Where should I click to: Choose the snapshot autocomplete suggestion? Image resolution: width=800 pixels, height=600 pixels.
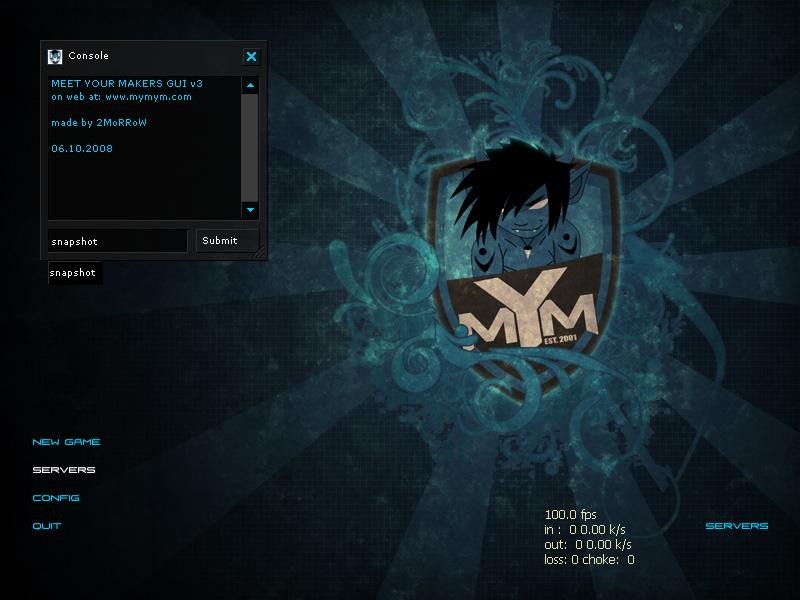tap(74, 272)
